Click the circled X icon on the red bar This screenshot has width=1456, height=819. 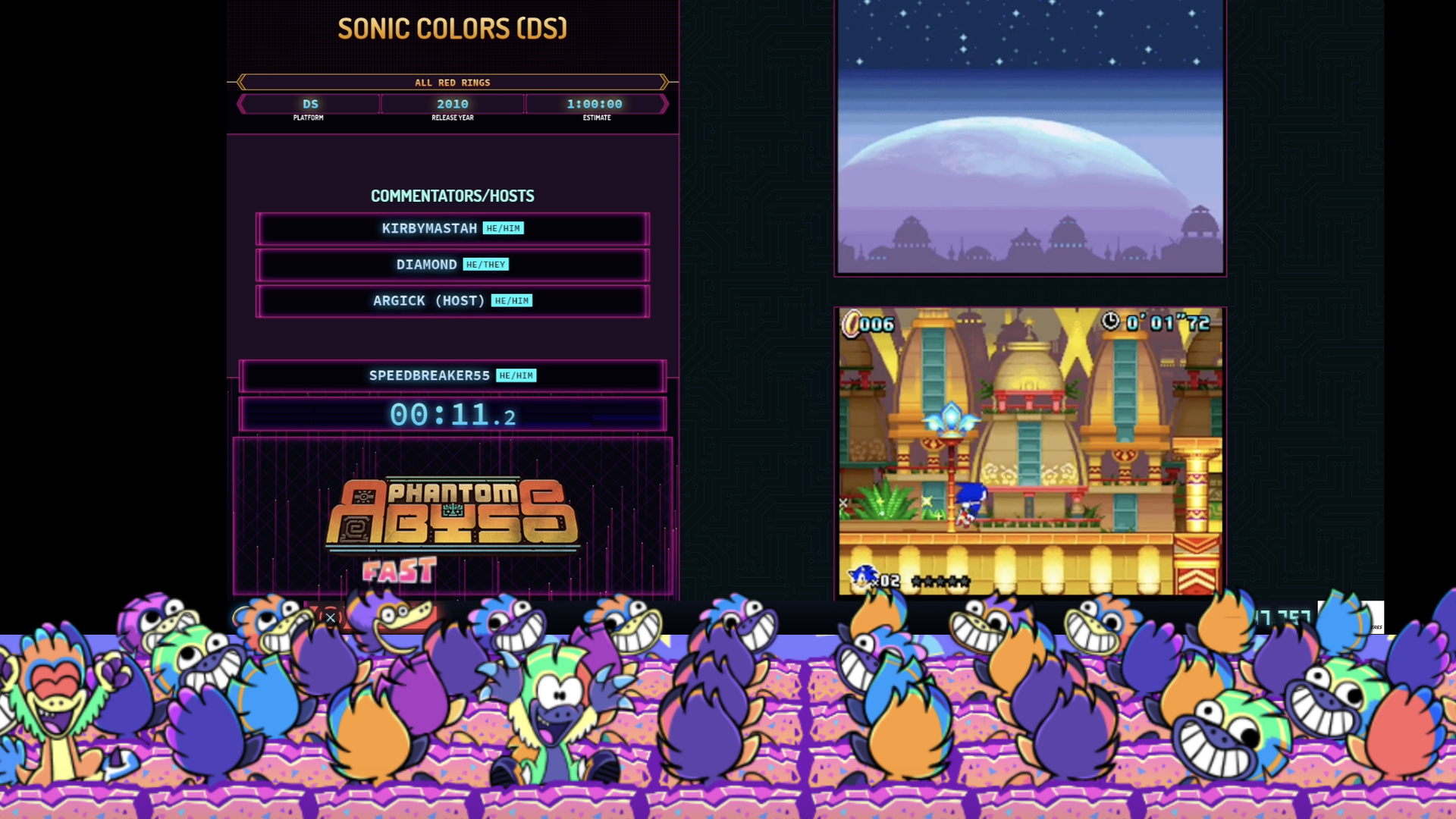tap(331, 617)
